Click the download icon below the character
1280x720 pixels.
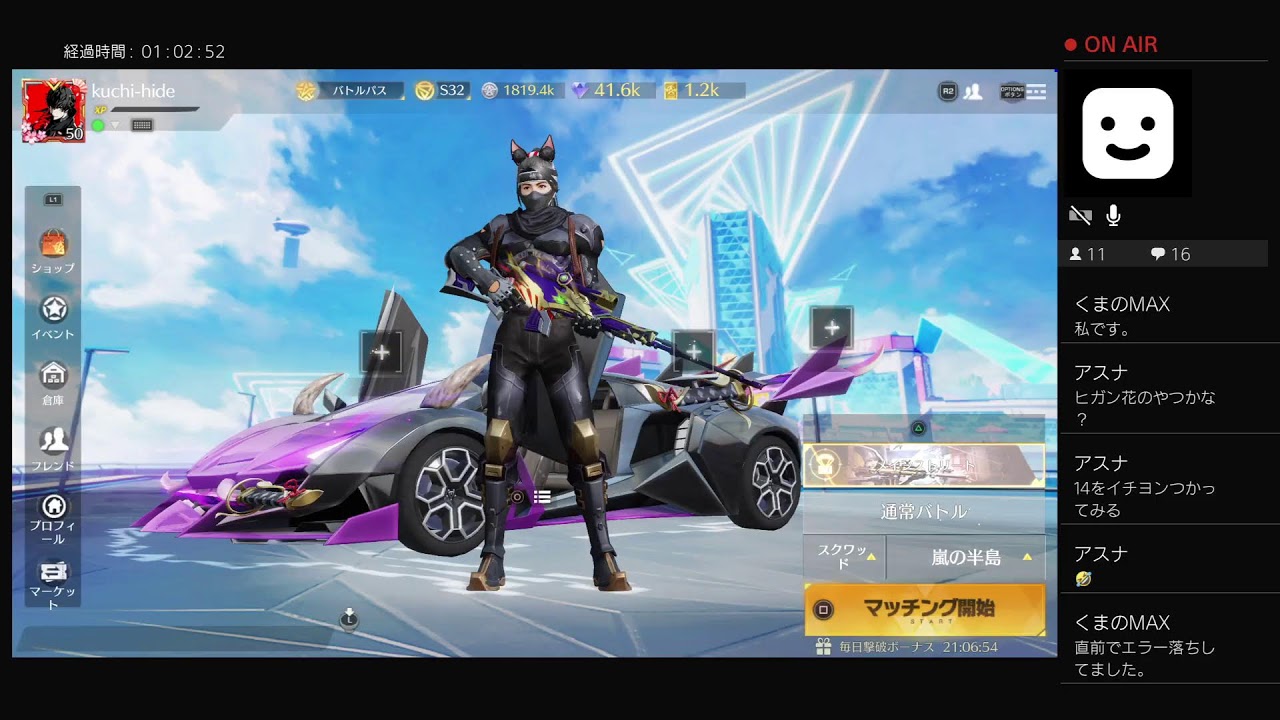tap(348, 618)
